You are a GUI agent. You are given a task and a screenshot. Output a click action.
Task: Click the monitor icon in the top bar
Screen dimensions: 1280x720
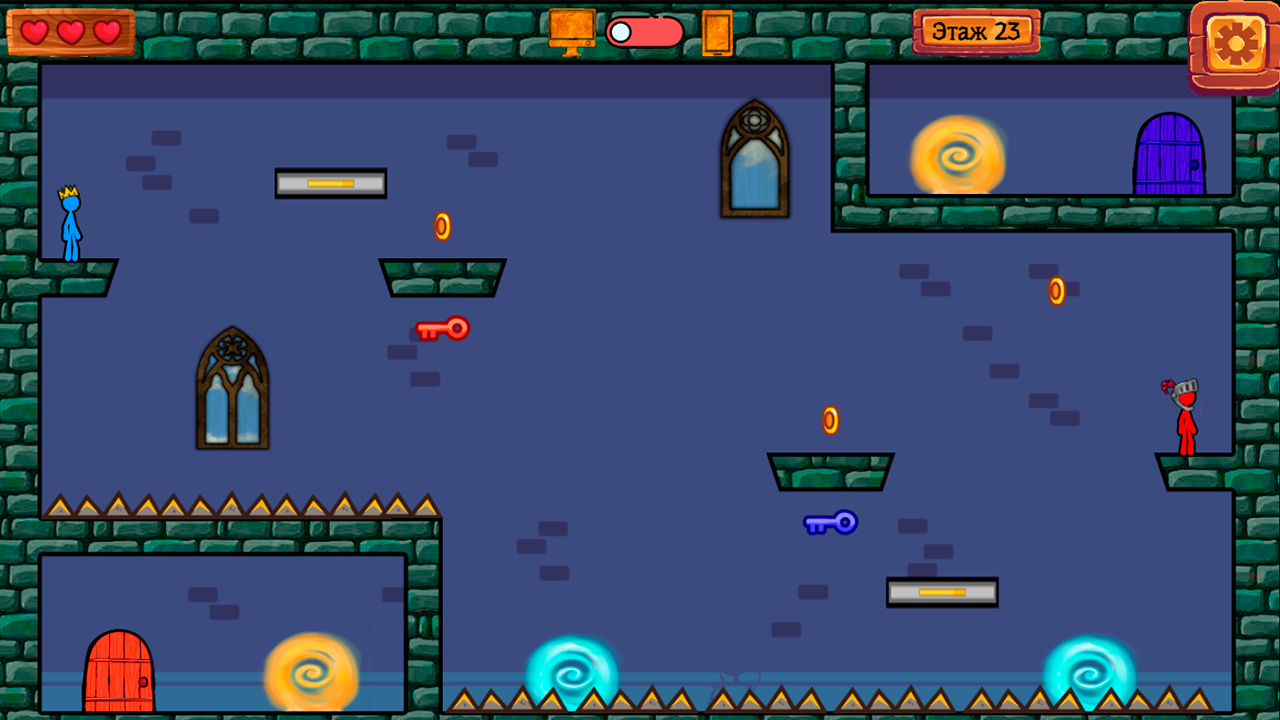point(571,30)
